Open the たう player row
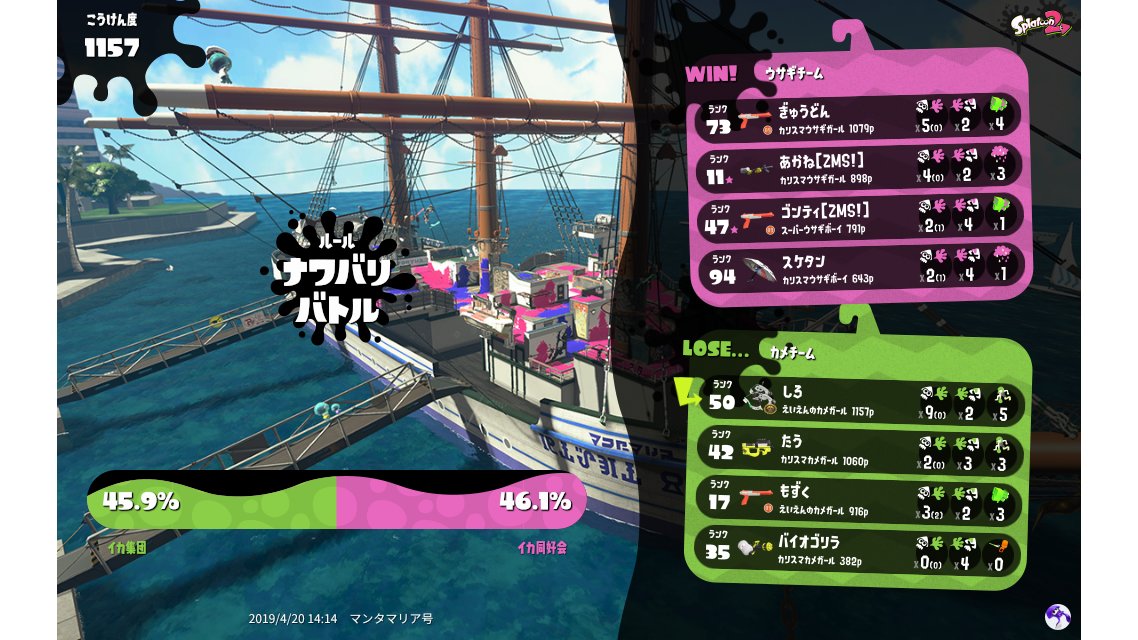 point(860,449)
